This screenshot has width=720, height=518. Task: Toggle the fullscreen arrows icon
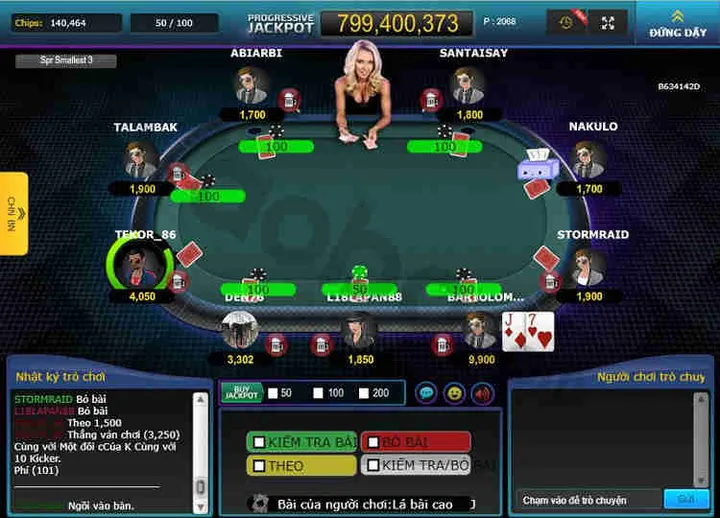[608, 22]
